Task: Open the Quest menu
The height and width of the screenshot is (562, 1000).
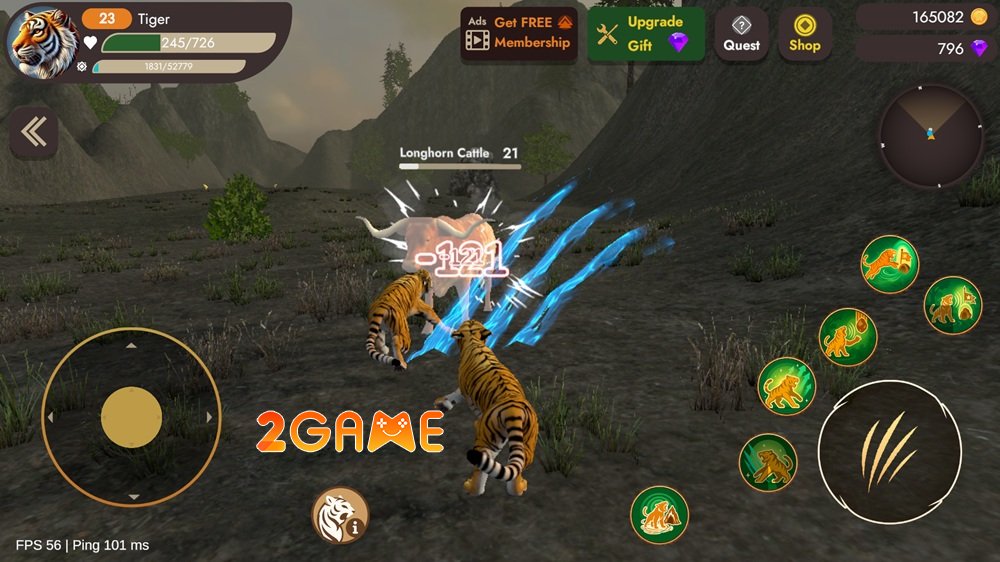Action: point(741,35)
